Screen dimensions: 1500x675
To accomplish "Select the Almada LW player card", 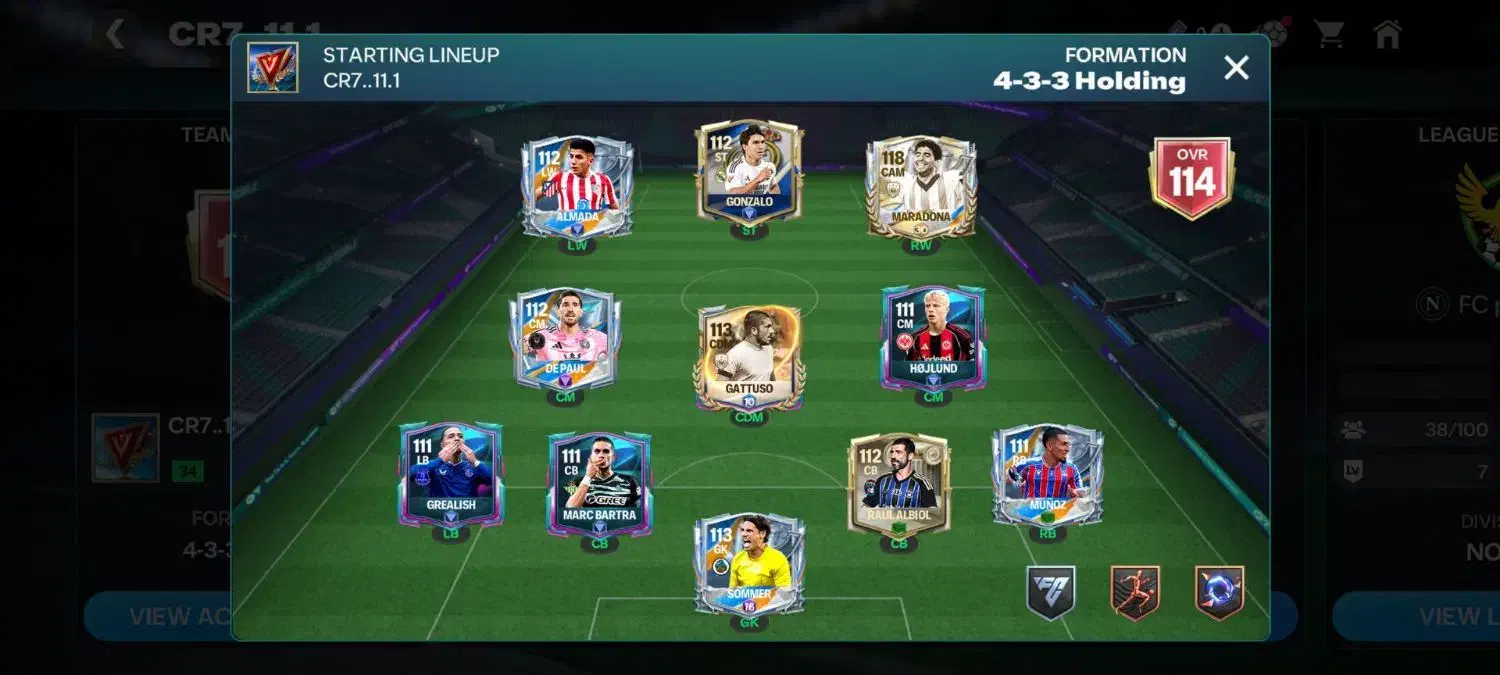I will [576, 186].
